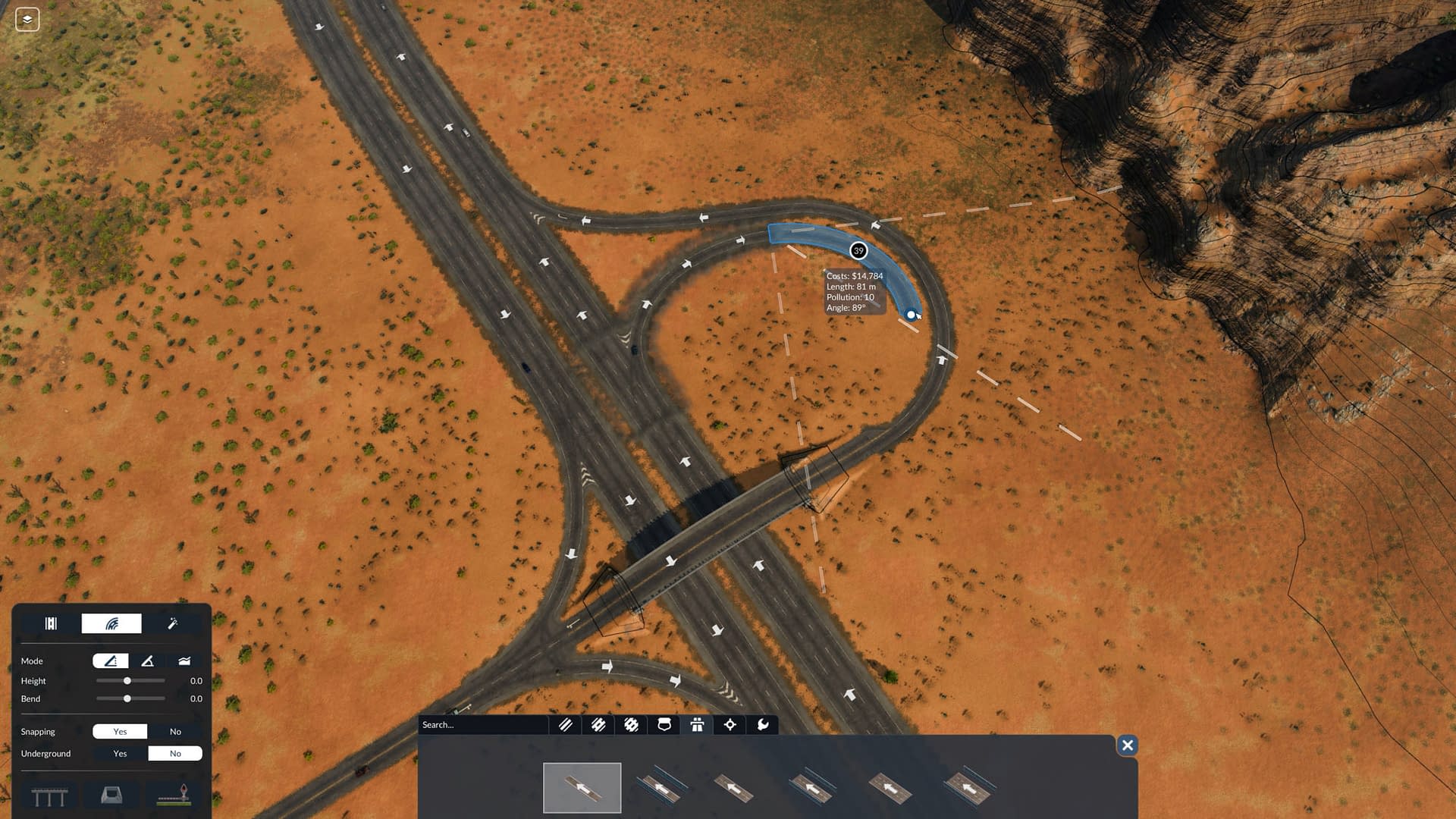Switch to the magic wand upgrade tab
The height and width of the screenshot is (819, 1456).
172,623
